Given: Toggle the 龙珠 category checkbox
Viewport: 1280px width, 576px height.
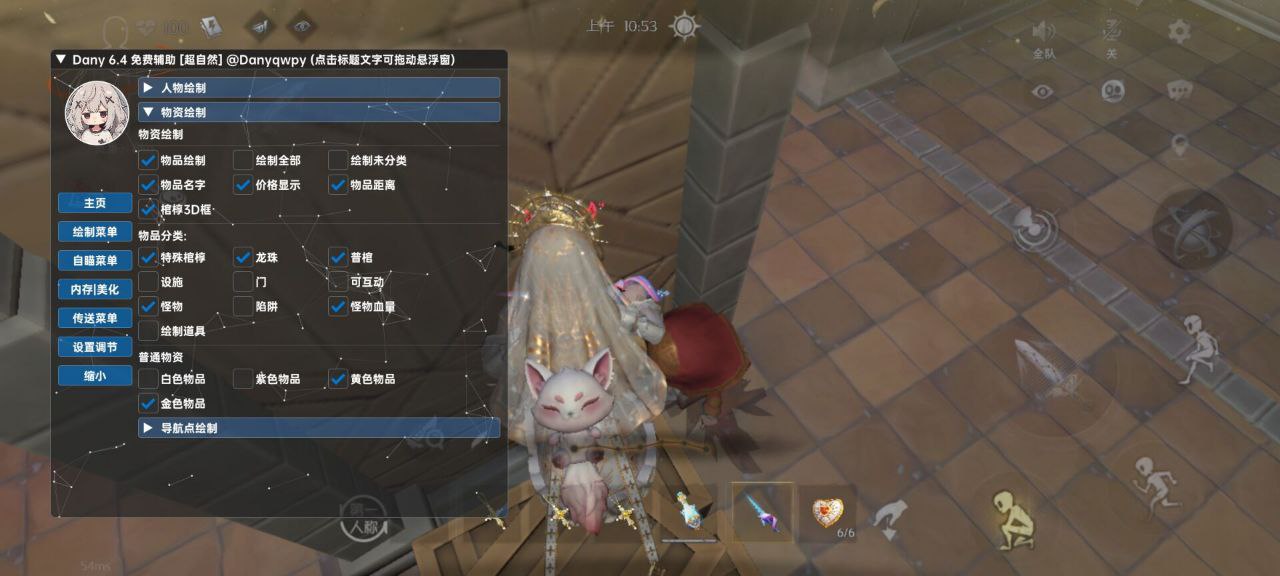Looking at the screenshot, I should point(243,258).
